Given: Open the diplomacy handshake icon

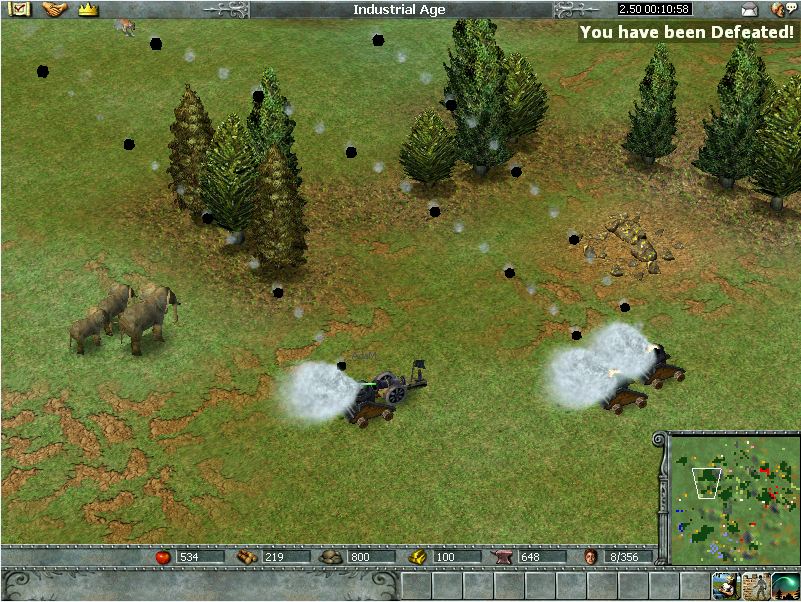Looking at the screenshot, I should [x=54, y=9].
